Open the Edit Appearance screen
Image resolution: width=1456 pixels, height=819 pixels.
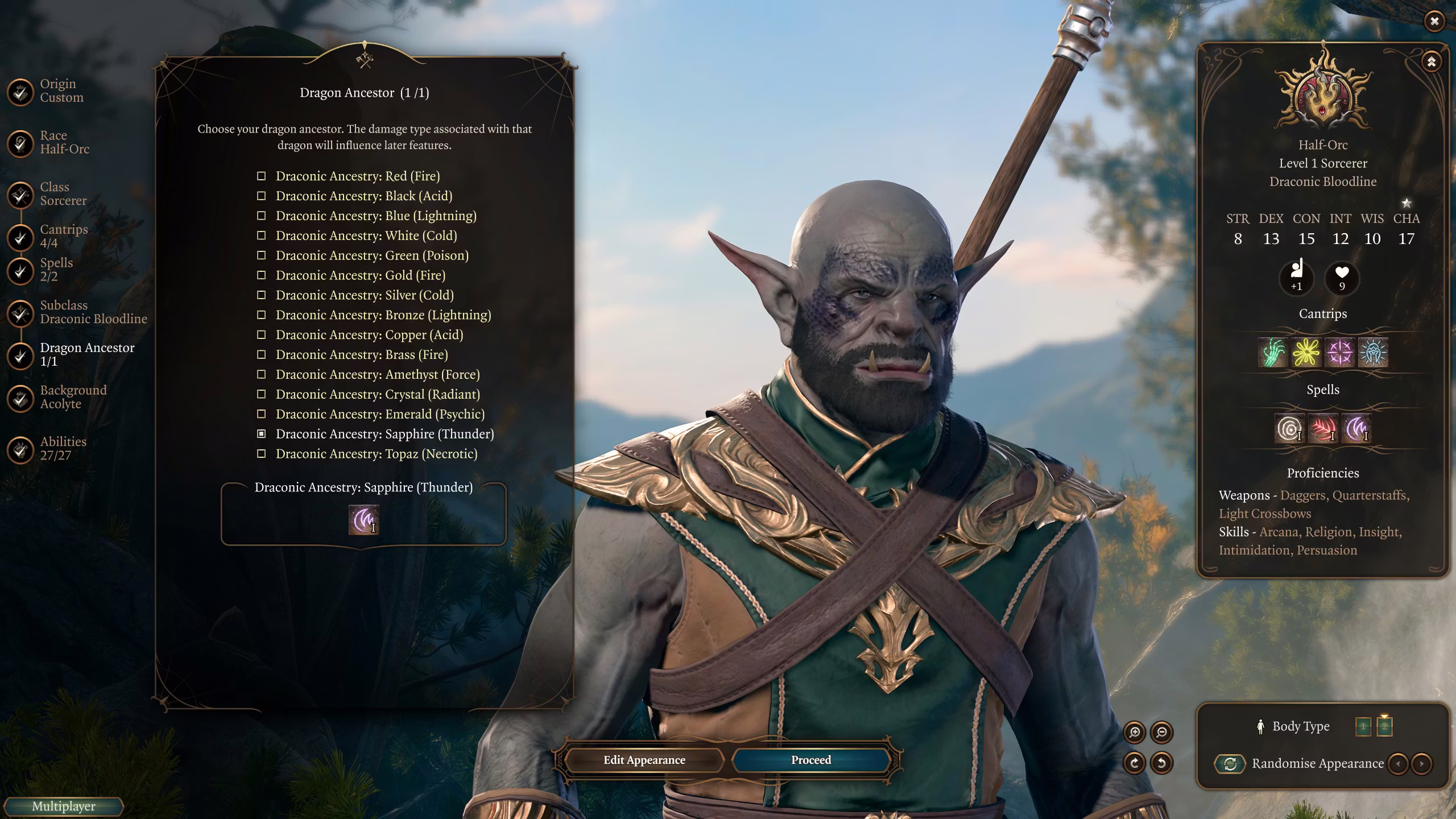pyautogui.click(x=644, y=760)
